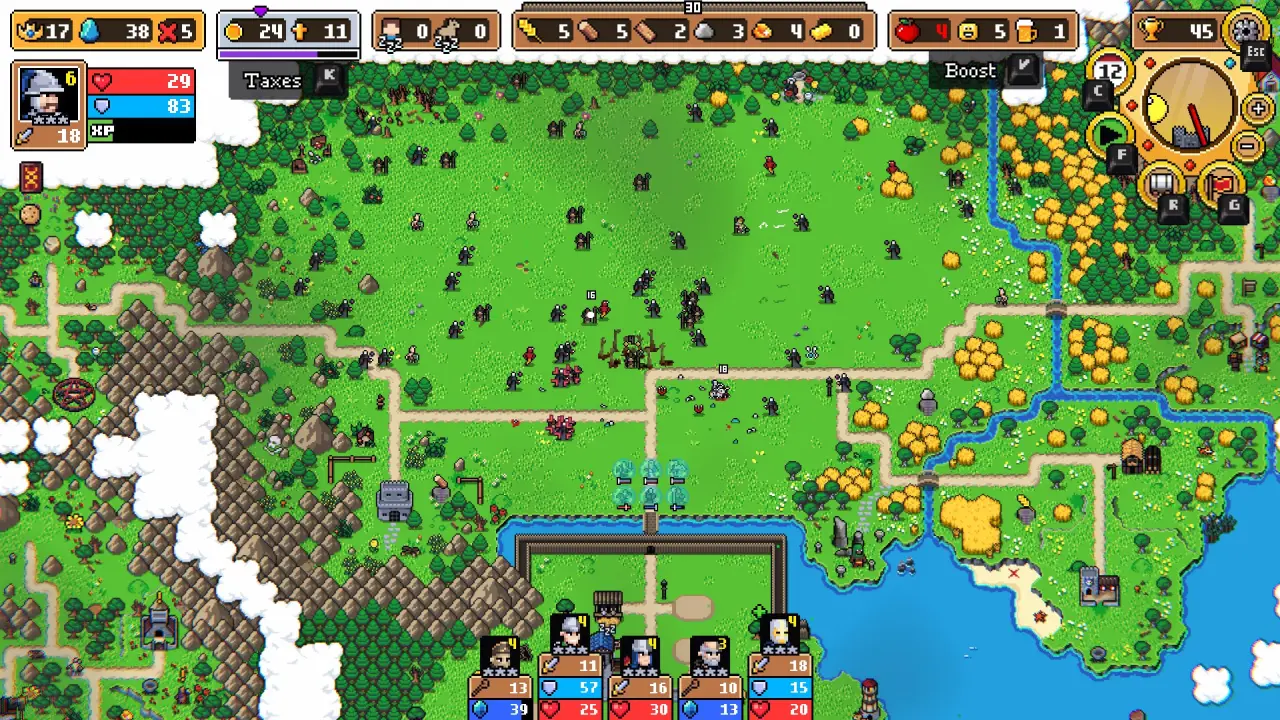Zoom out using the minimap minus control
1280x720 pixels.
pyautogui.click(x=1246, y=145)
